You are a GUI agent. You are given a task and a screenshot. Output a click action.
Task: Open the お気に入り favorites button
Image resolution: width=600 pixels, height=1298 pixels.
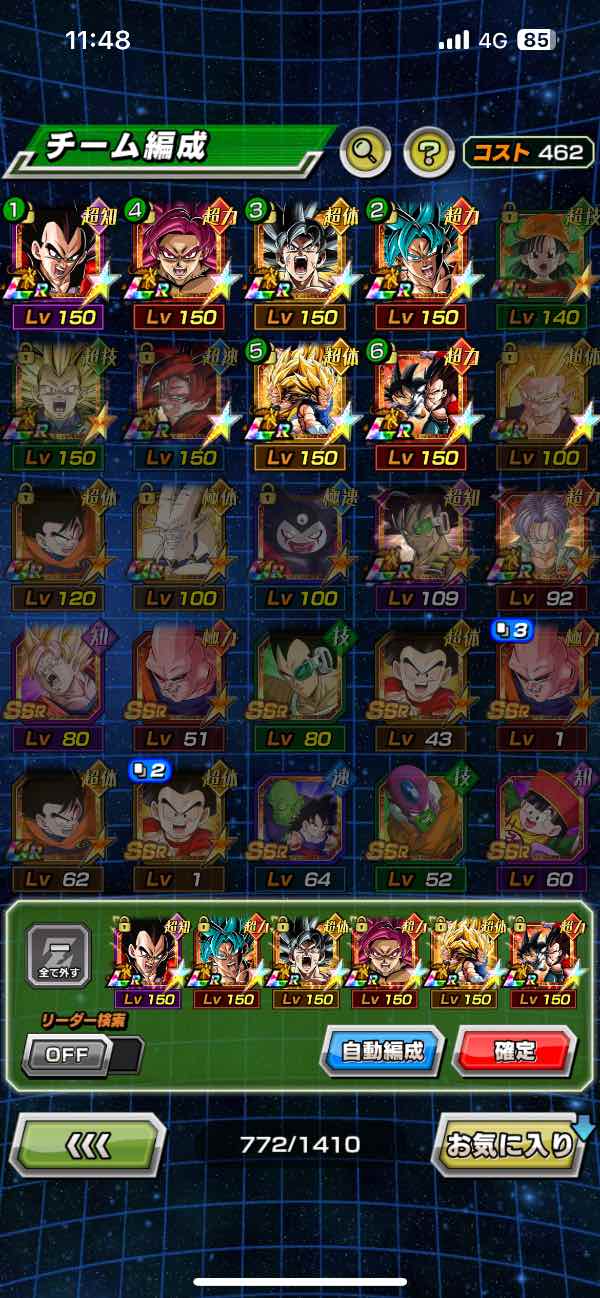(x=509, y=1145)
